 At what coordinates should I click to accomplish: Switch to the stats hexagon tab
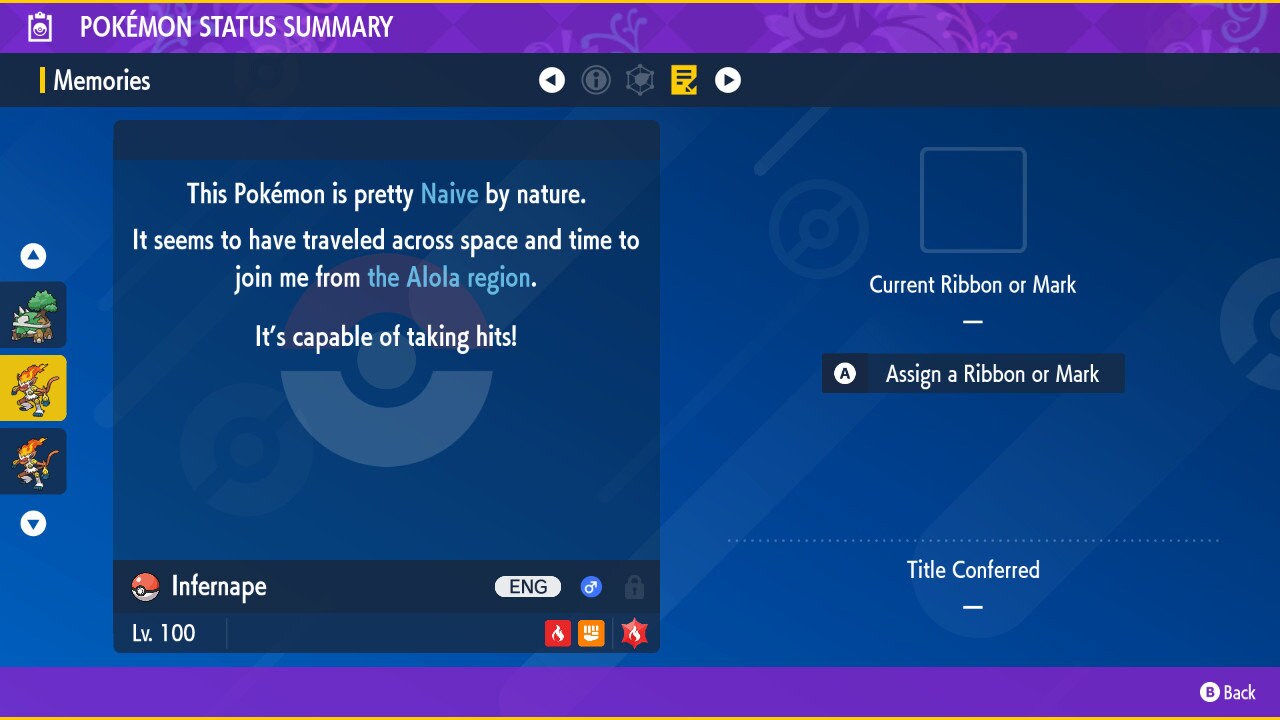[640, 80]
